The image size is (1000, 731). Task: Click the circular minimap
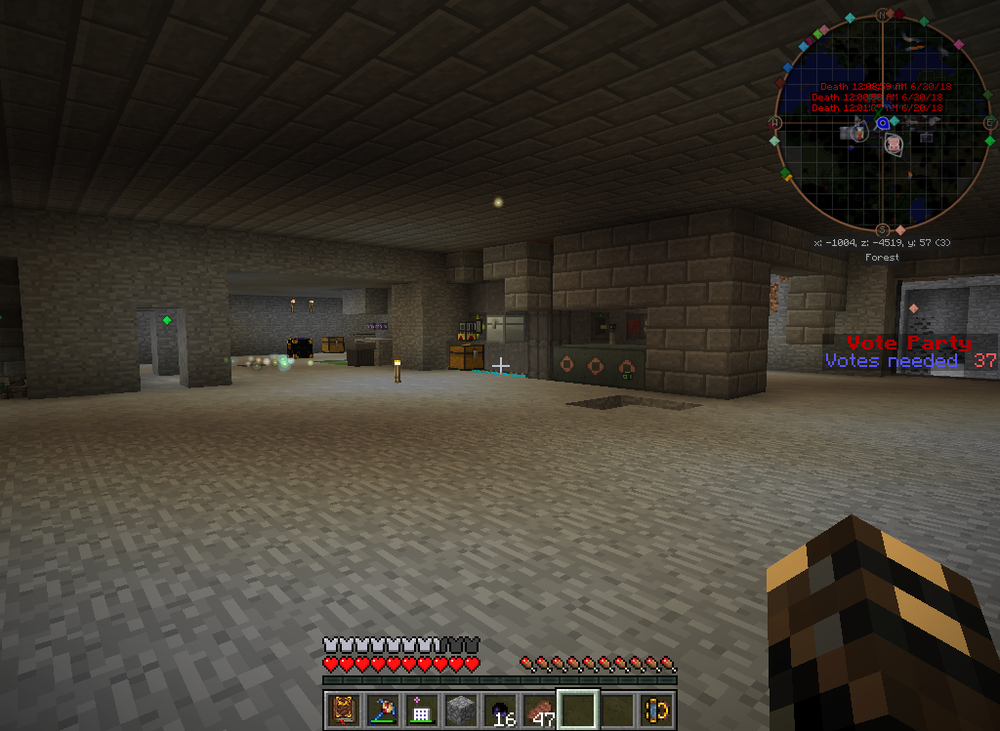point(882,122)
